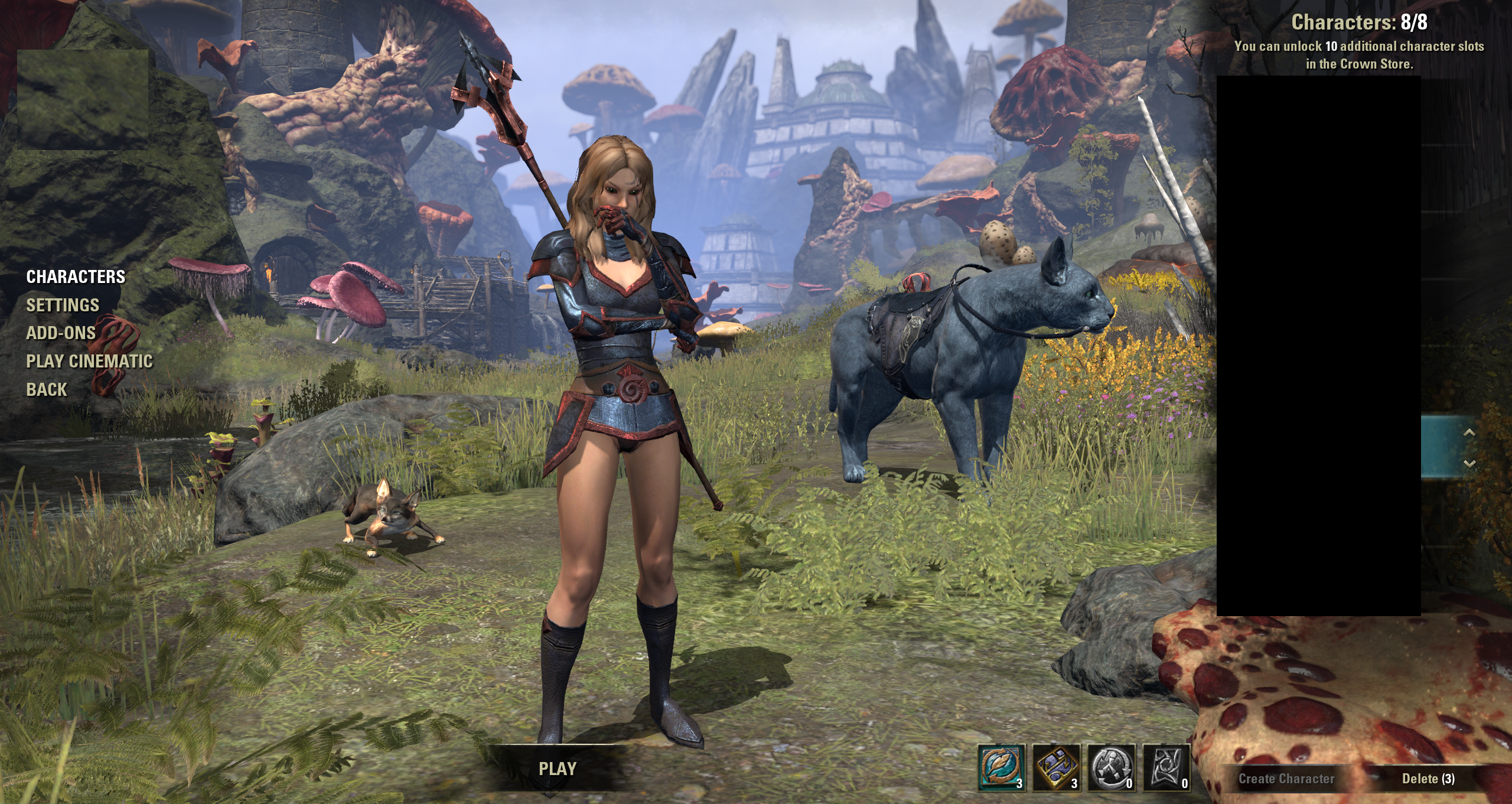Move selected character down with down chevron

click(x=1469, y=463)
